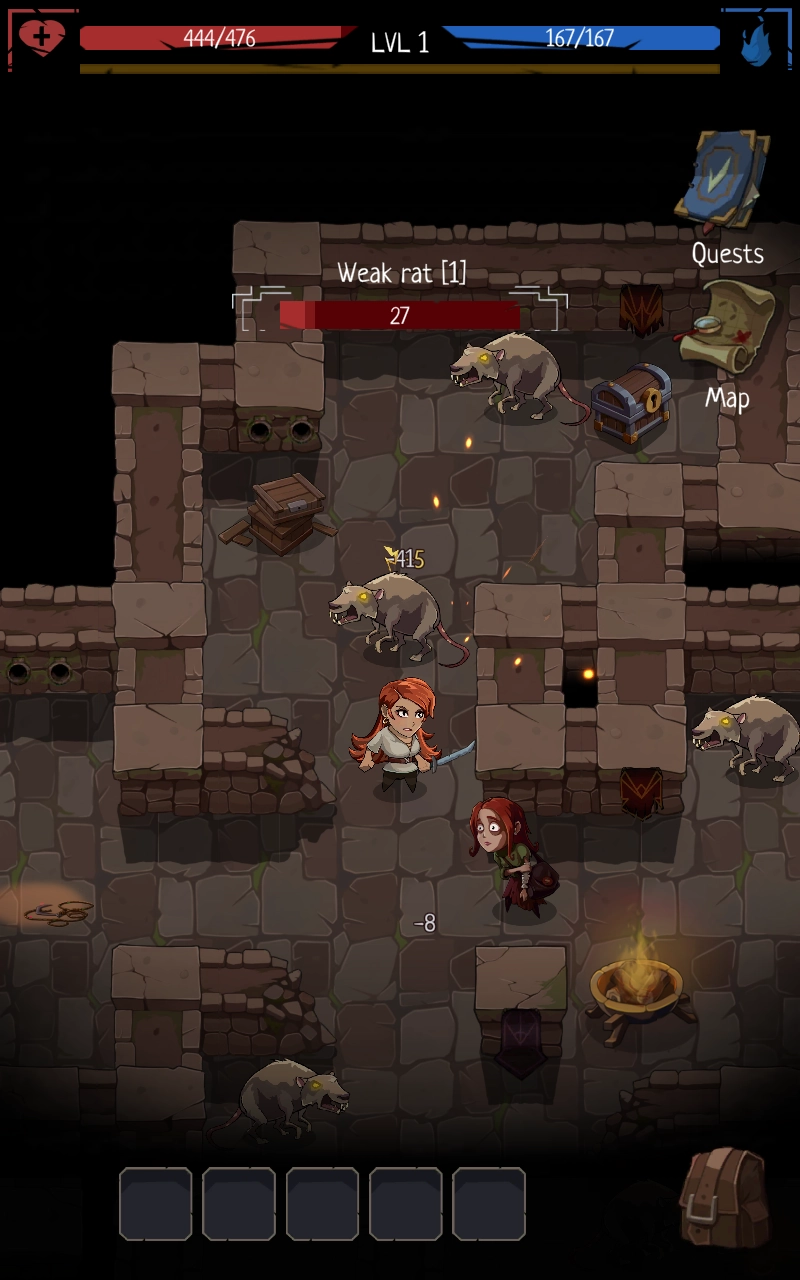Open the Quests book

724,182
